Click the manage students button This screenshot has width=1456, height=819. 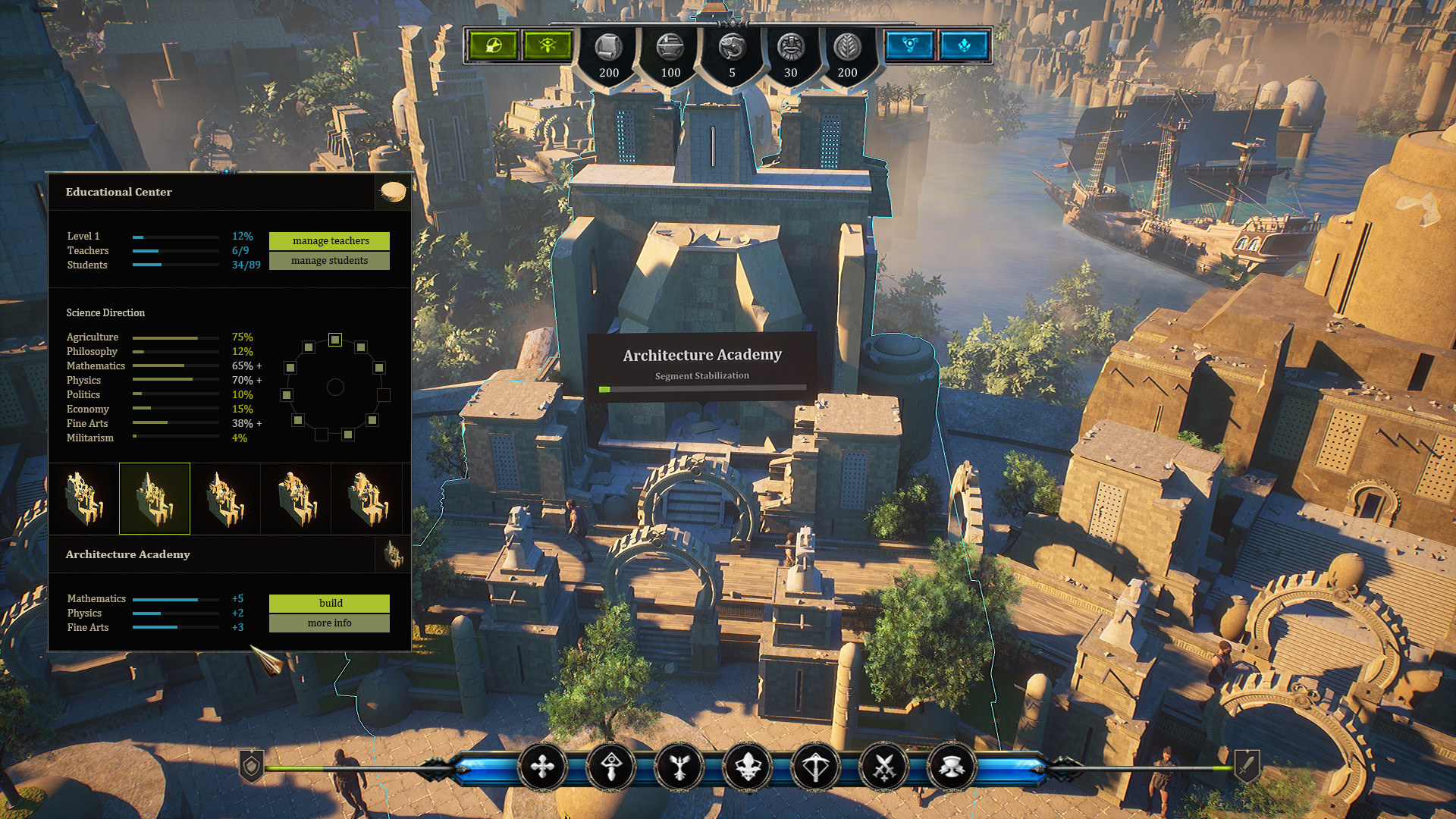click(x=329, y=260)
